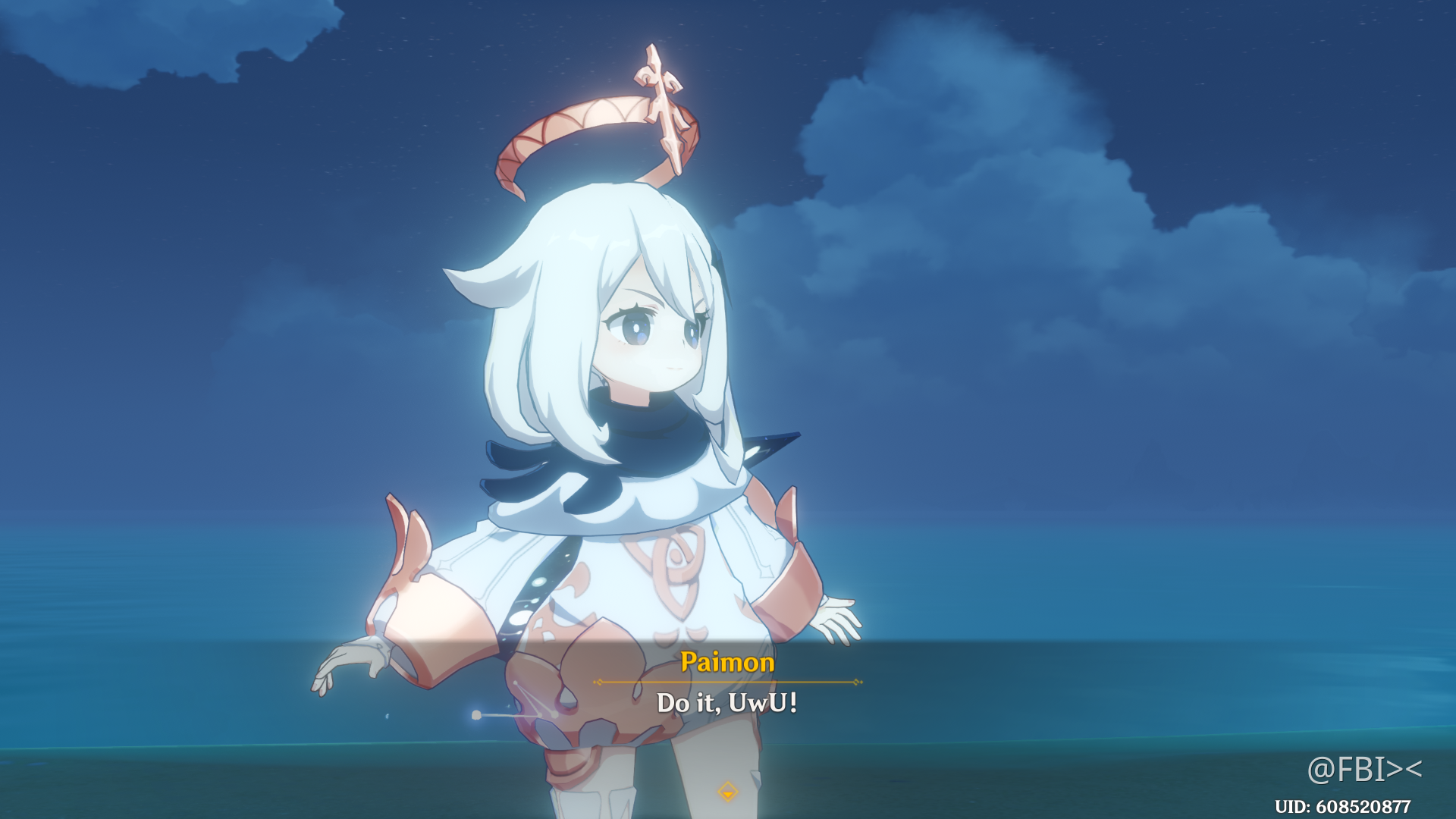
Task: Click the yellow diamond dialogue-advance indicator
Action: pyautogui.click(x=726, y=791)
